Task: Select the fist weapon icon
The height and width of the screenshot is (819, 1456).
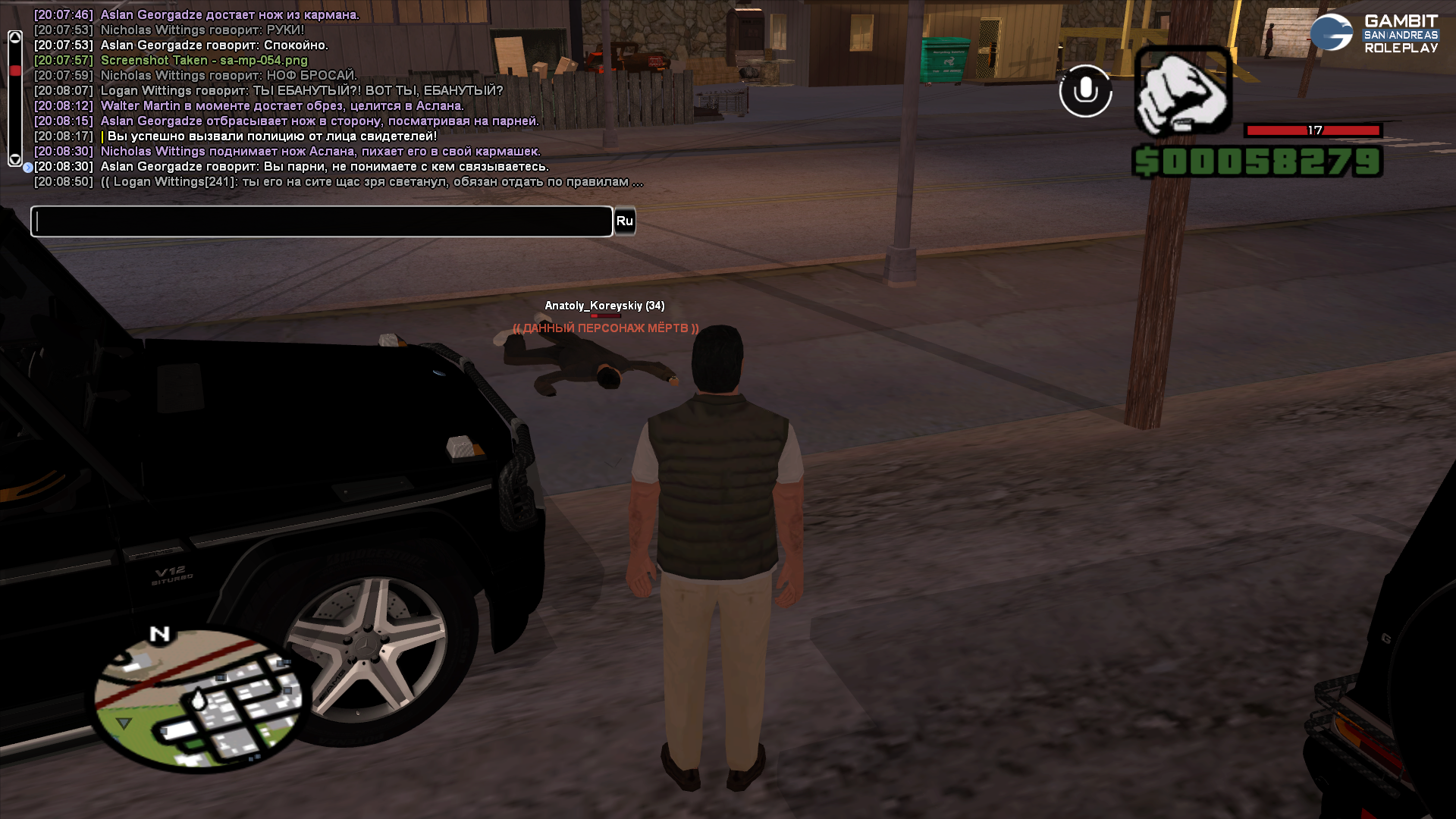Action: (1183, 93)
